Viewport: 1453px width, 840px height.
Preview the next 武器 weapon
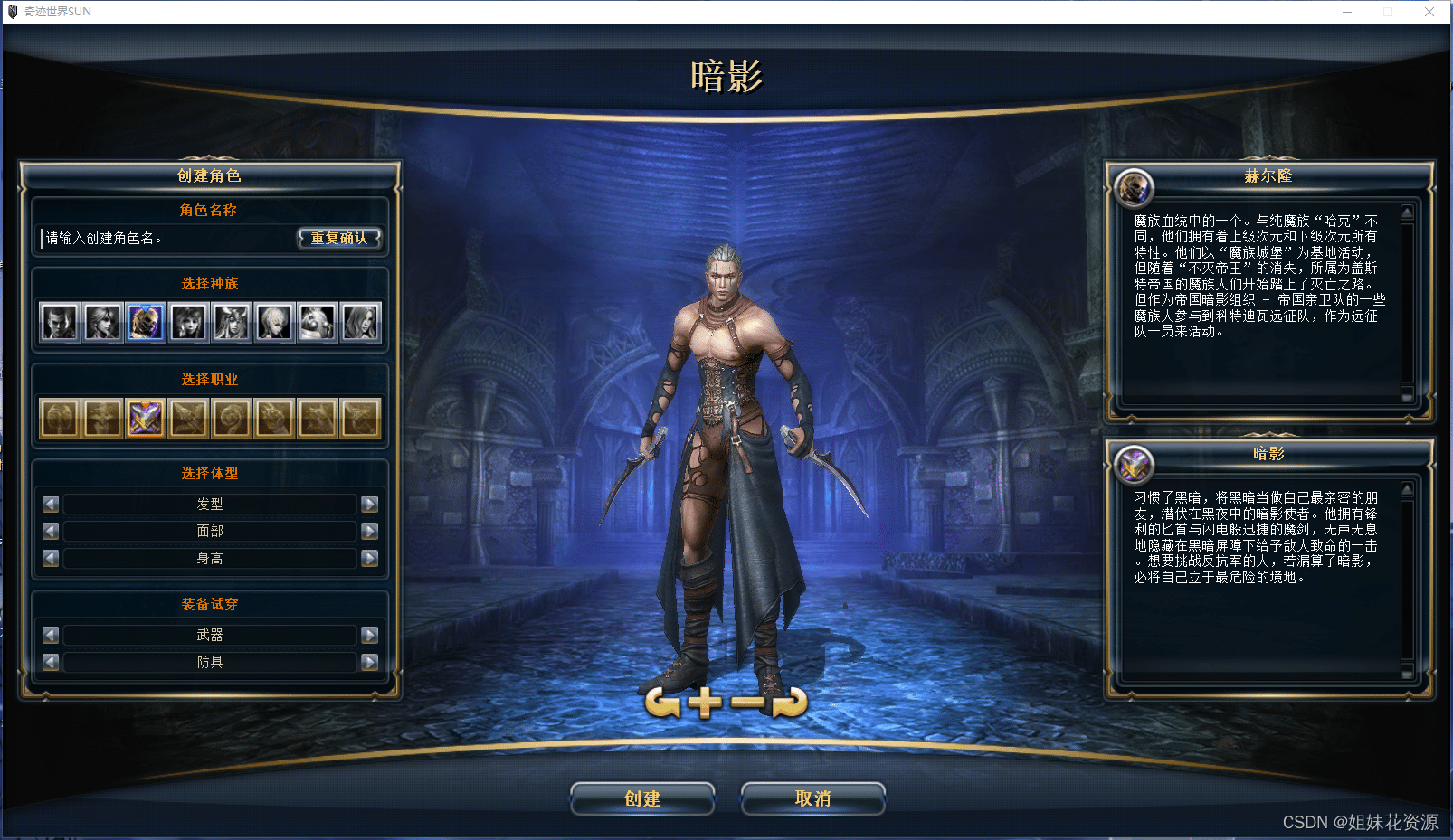tap(369, 635)
